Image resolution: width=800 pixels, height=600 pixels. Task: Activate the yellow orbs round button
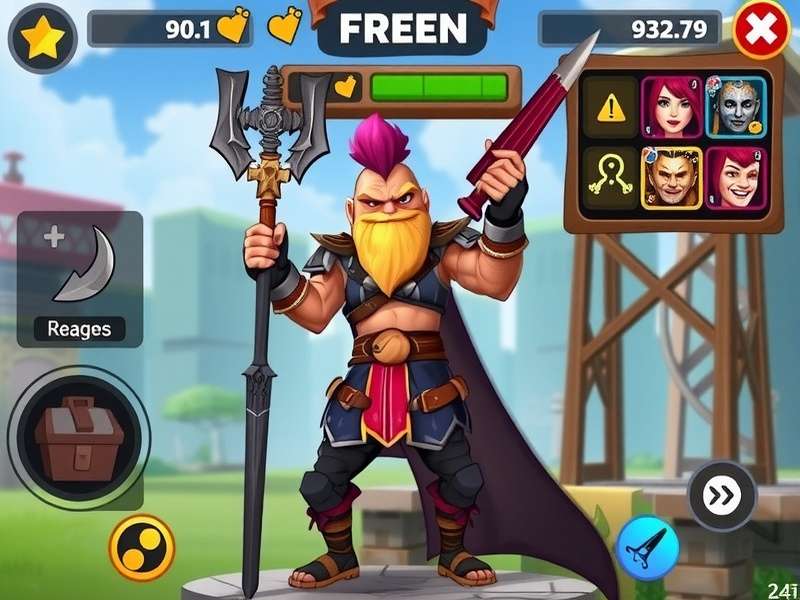[142, 547]
